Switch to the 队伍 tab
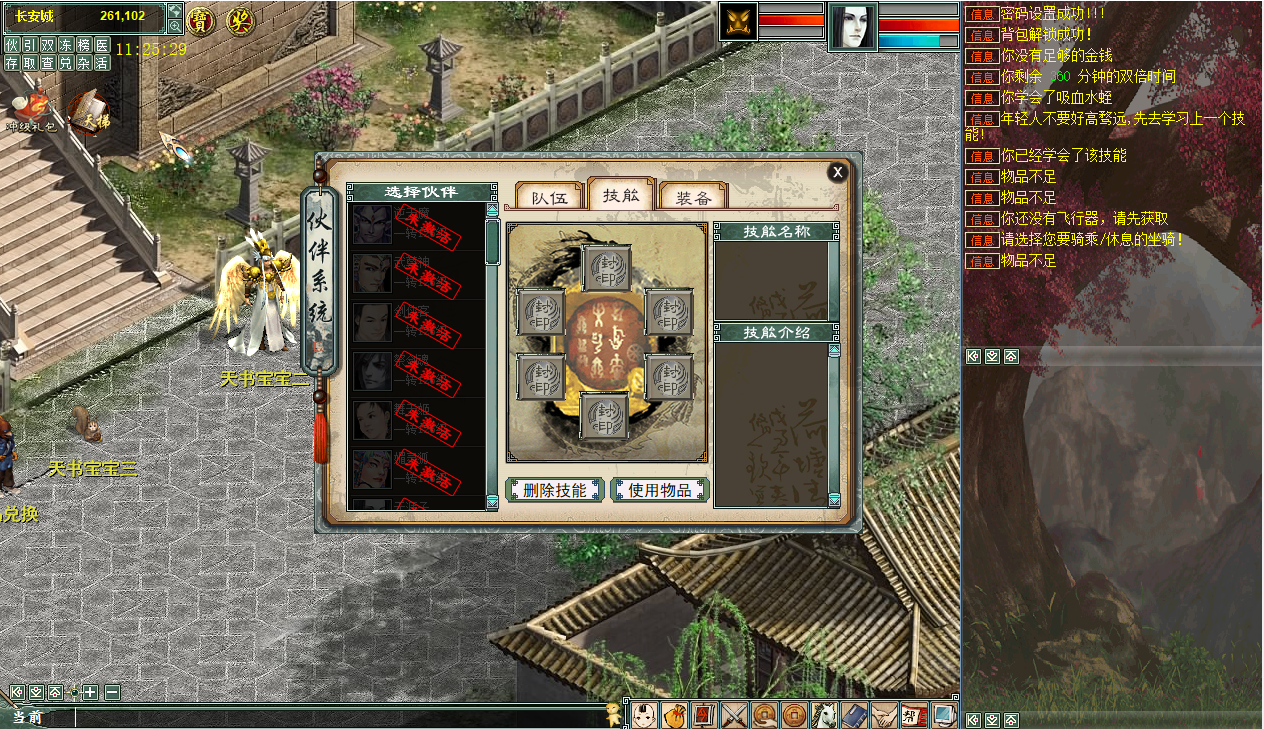 (x=549, y=197)
